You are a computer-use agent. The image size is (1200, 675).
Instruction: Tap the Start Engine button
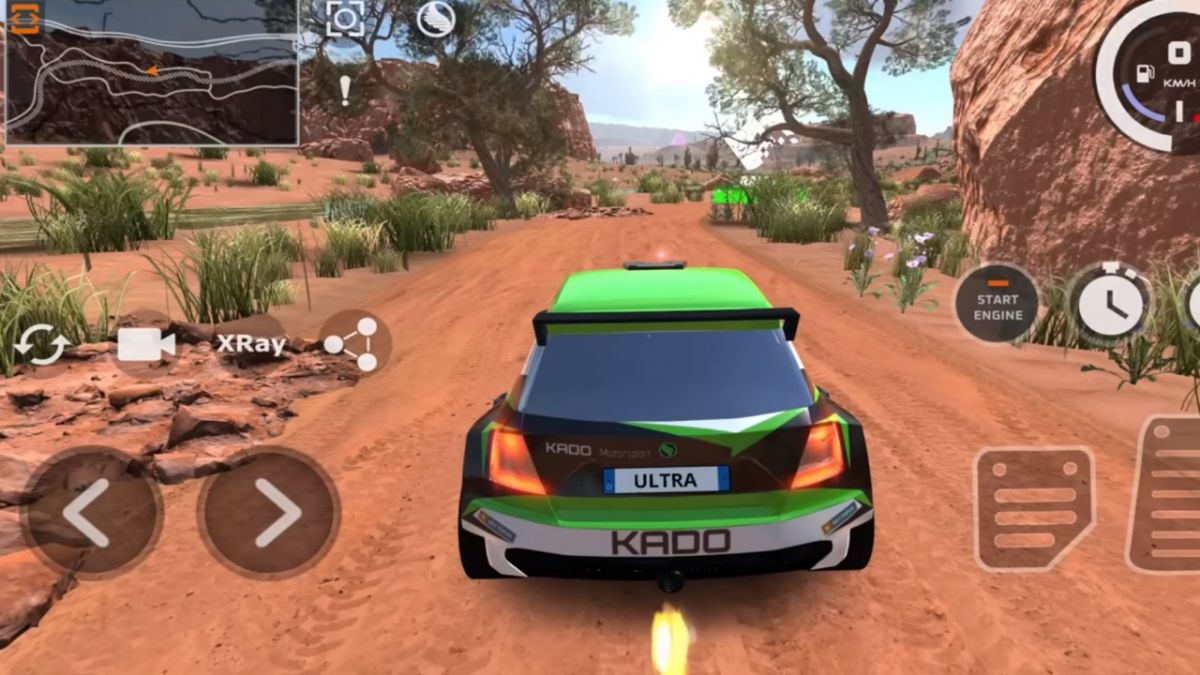tap(996, 304)
